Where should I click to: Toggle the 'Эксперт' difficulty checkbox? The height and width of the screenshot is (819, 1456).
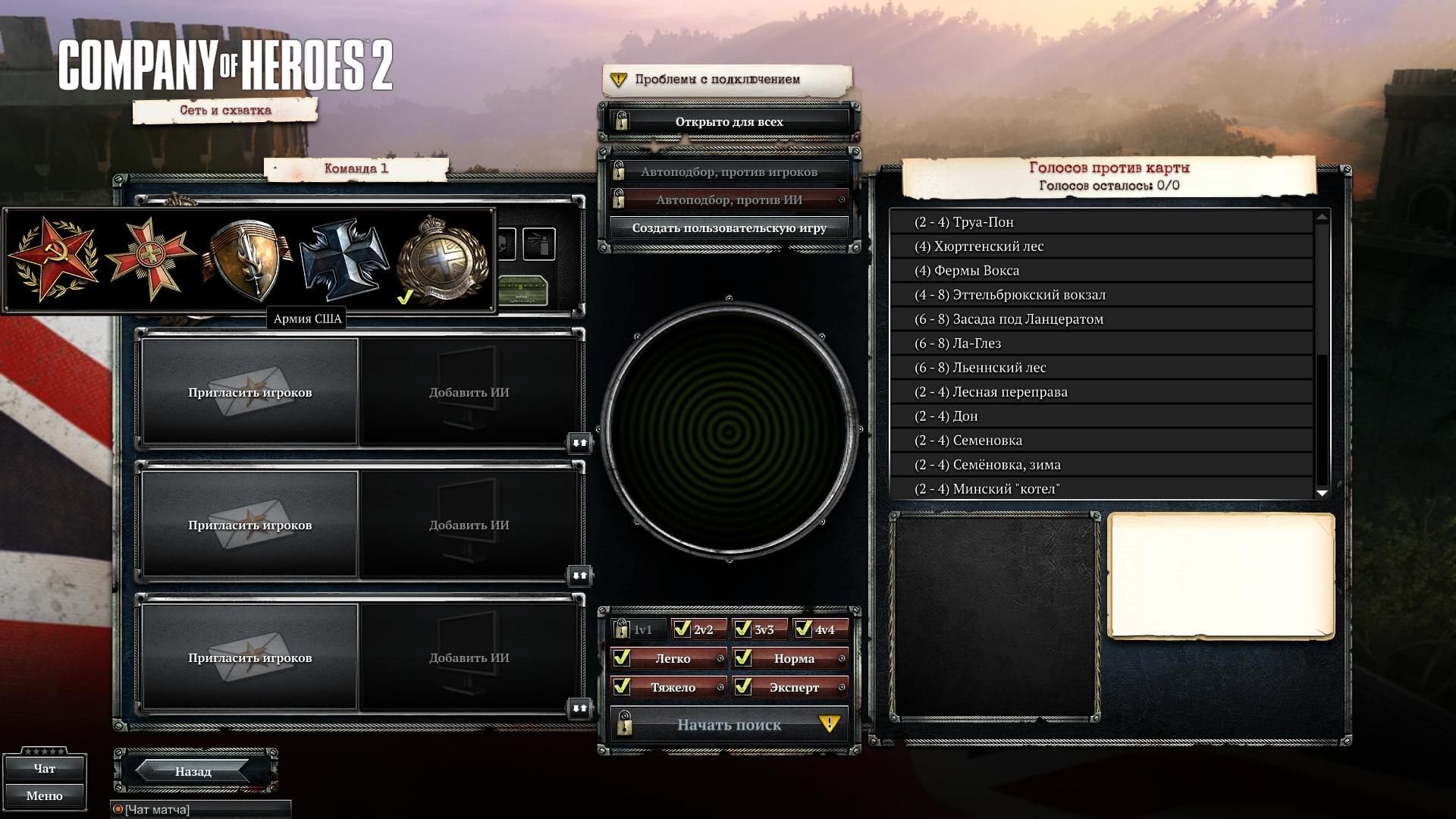743,687
